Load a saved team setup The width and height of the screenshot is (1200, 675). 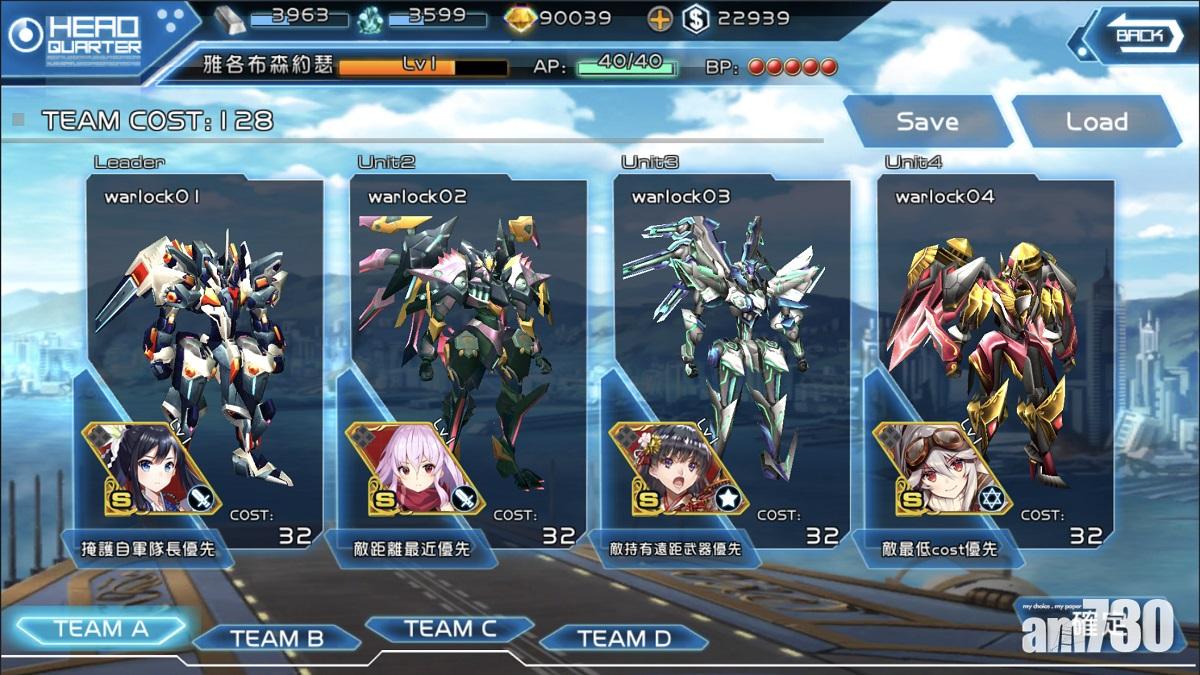point(1096,122)
